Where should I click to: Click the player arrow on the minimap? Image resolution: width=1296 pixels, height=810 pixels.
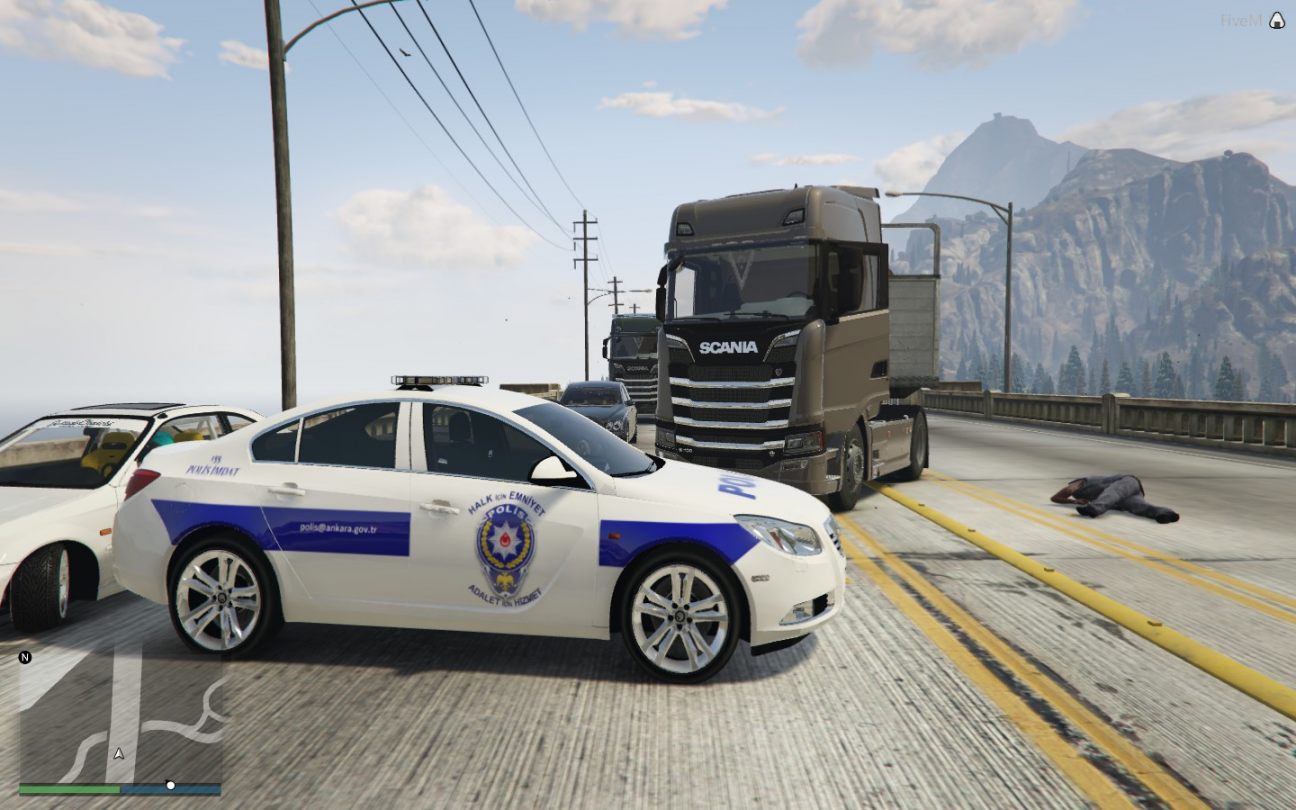coord(119,752)
